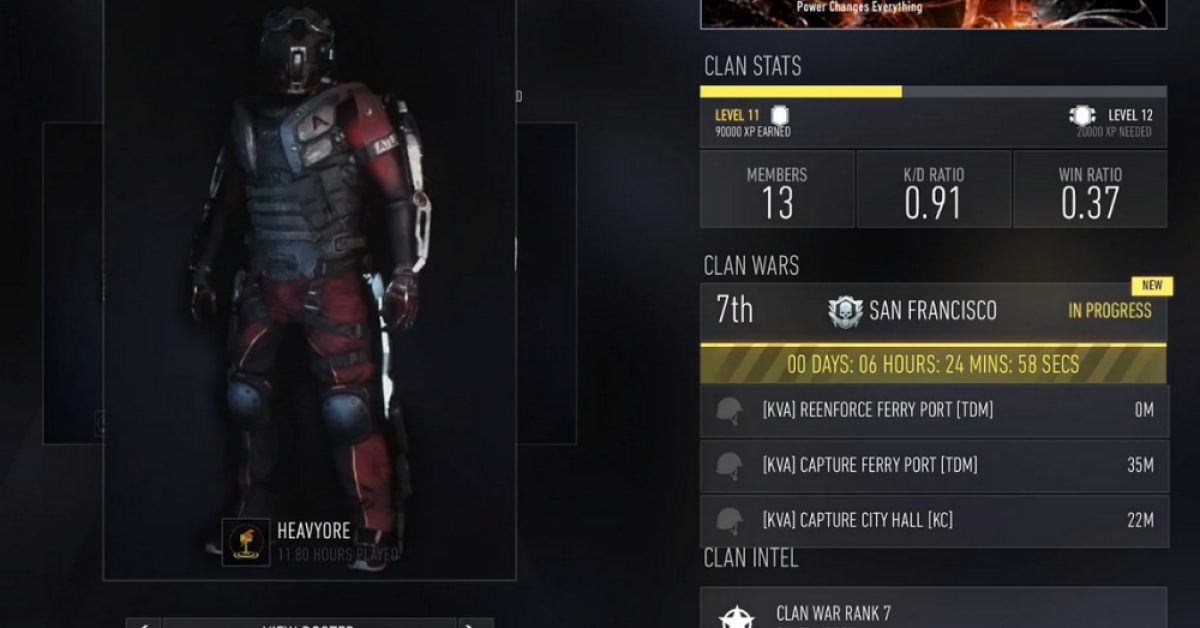Open the View Roster button
Image resolution: width=1200 pixels, height=628 pixels.
click(310, 623)
